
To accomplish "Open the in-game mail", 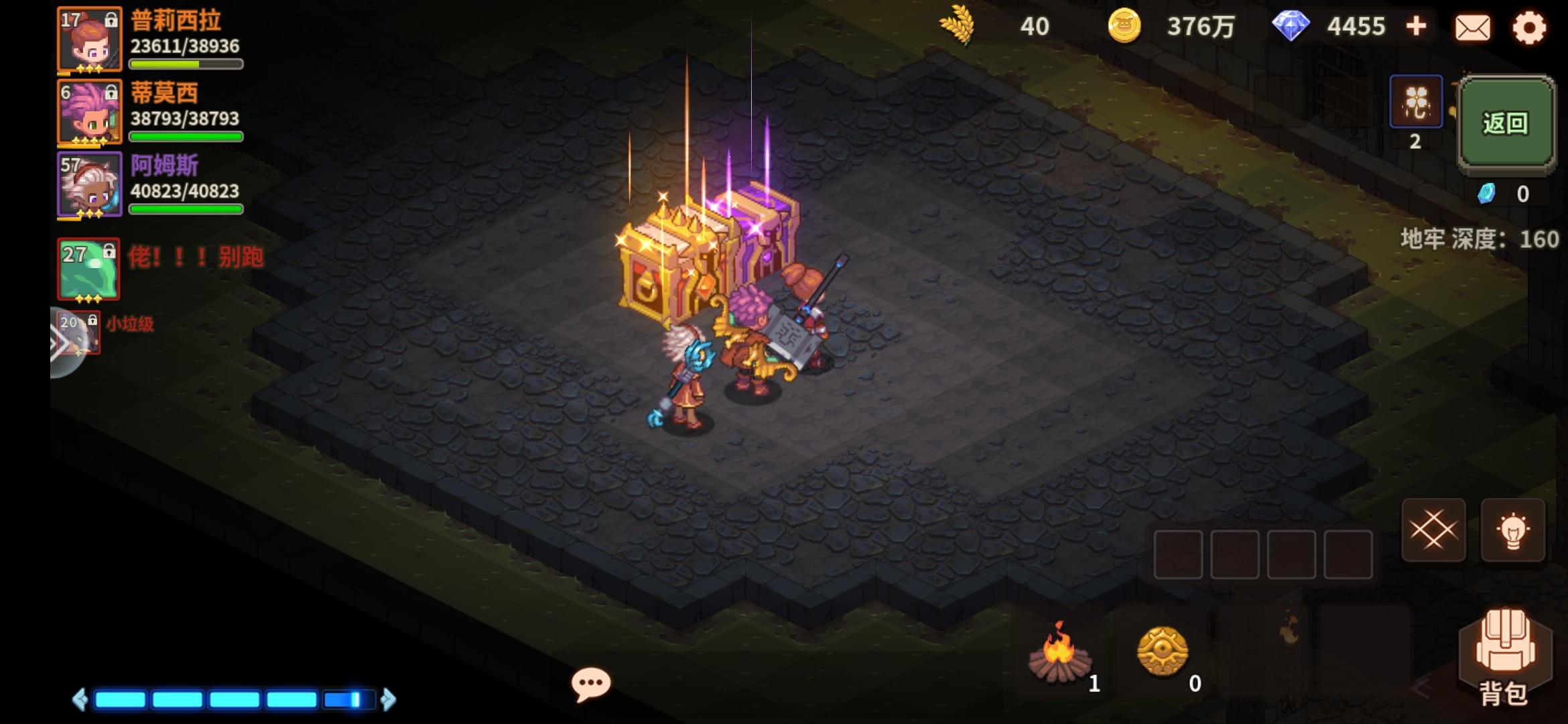I will [x=1472, y=28].
